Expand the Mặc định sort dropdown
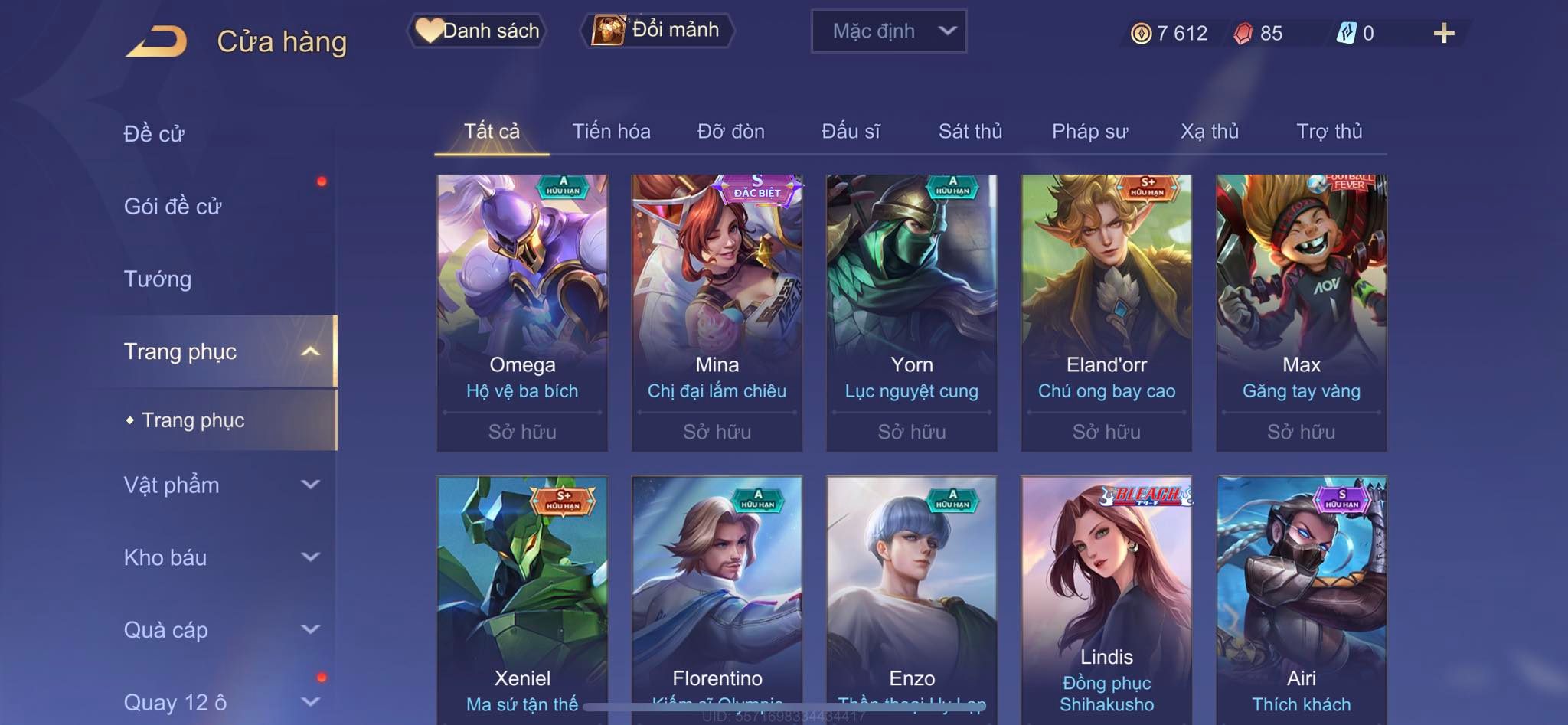The height and width of the screenshot is (725, 1568). [x=889, y=31]
